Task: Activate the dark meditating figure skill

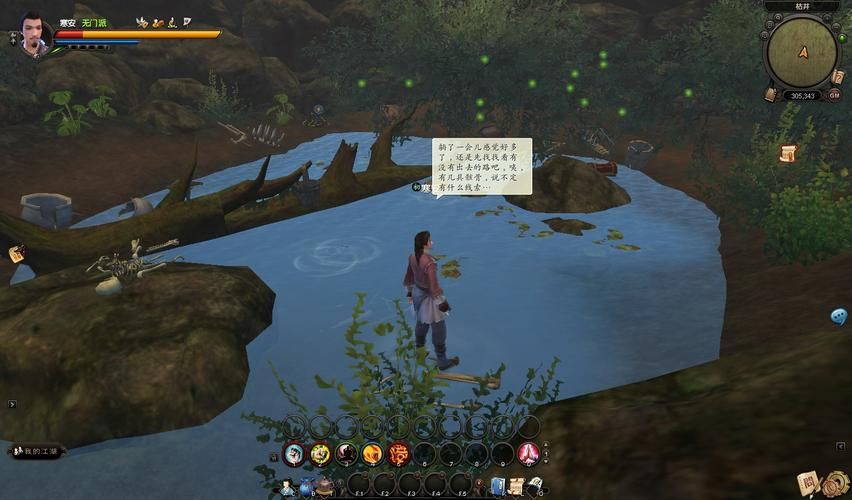Action: [346, 454]
